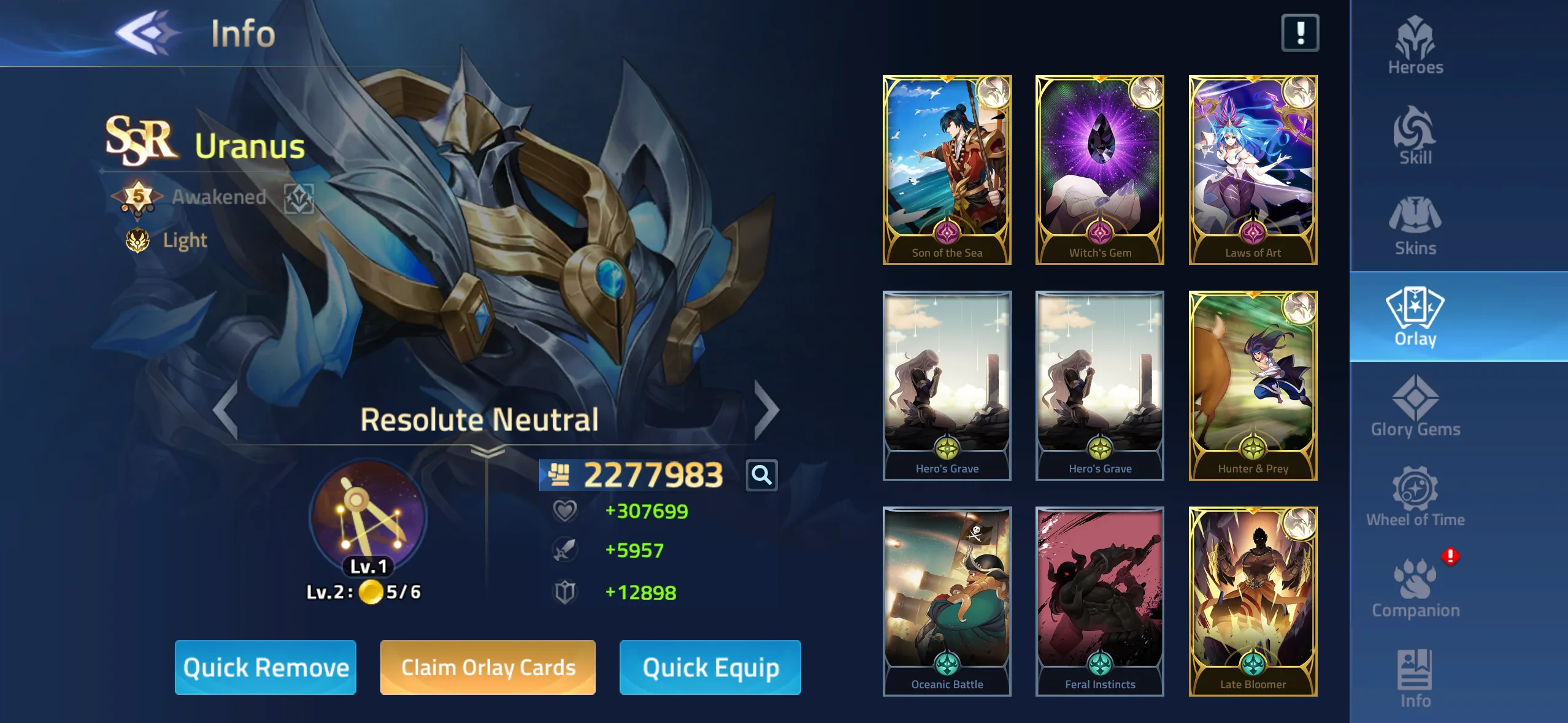Switch to Wheel of Time
Viewport: 1568px width, 723px height.
[1415, 497]
